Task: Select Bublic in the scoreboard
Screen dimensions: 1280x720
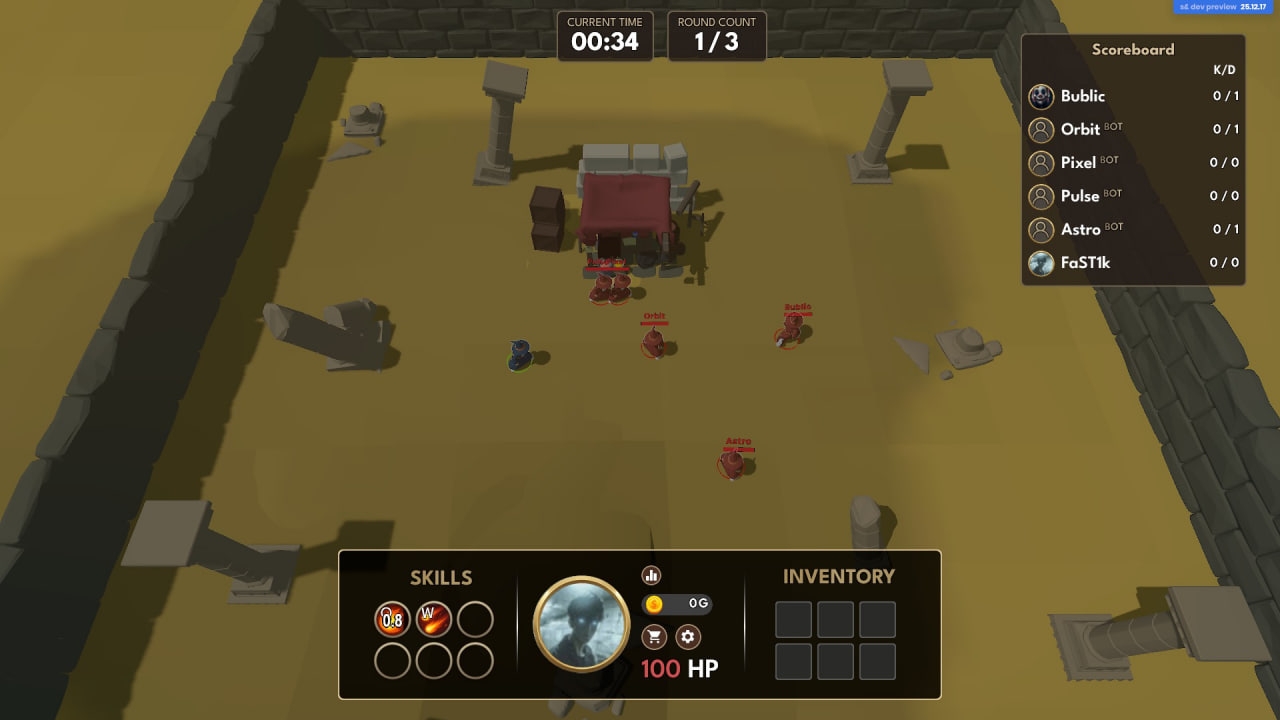Action: point(1133,96)
